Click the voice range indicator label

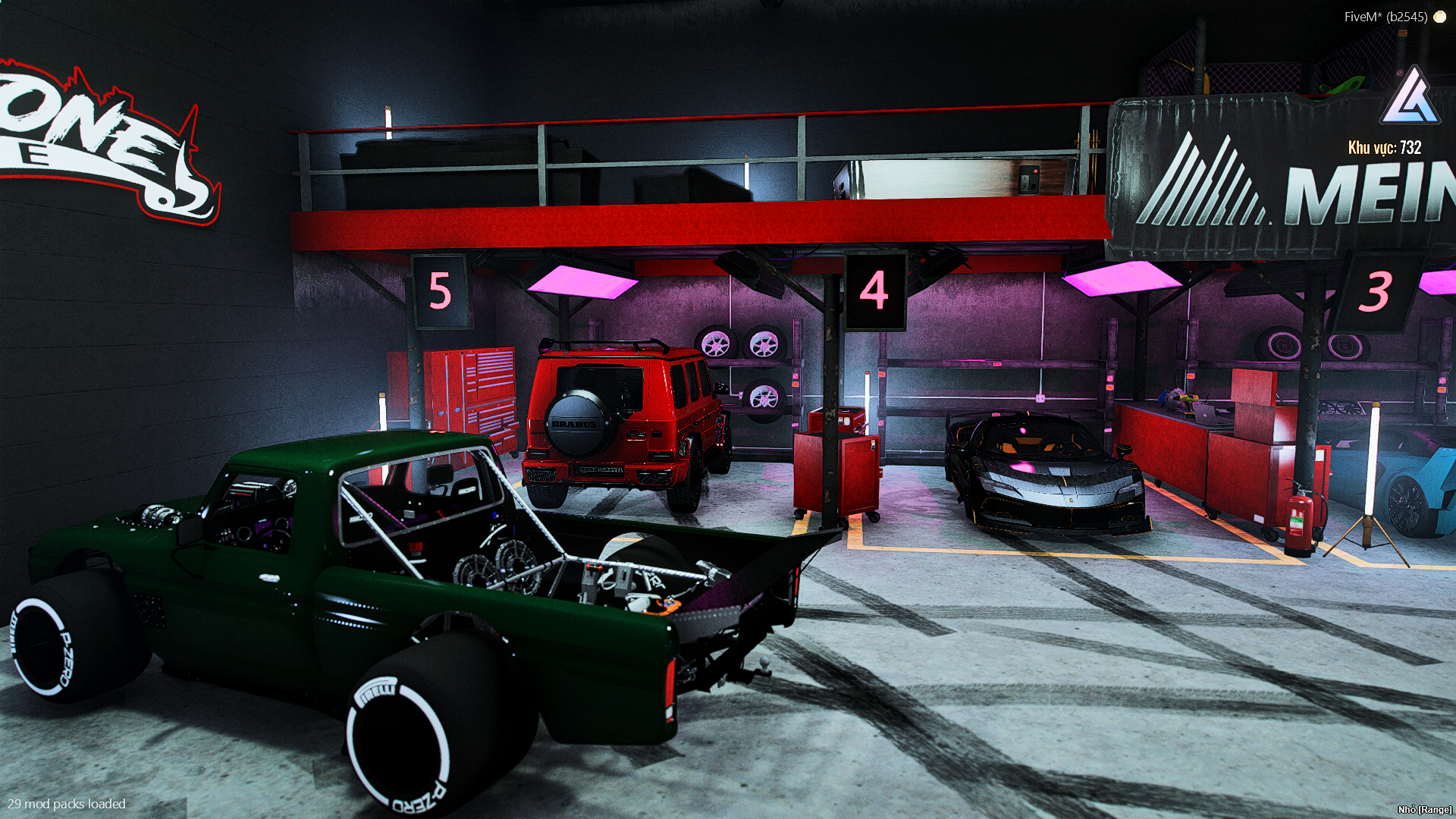(1424, 810)
